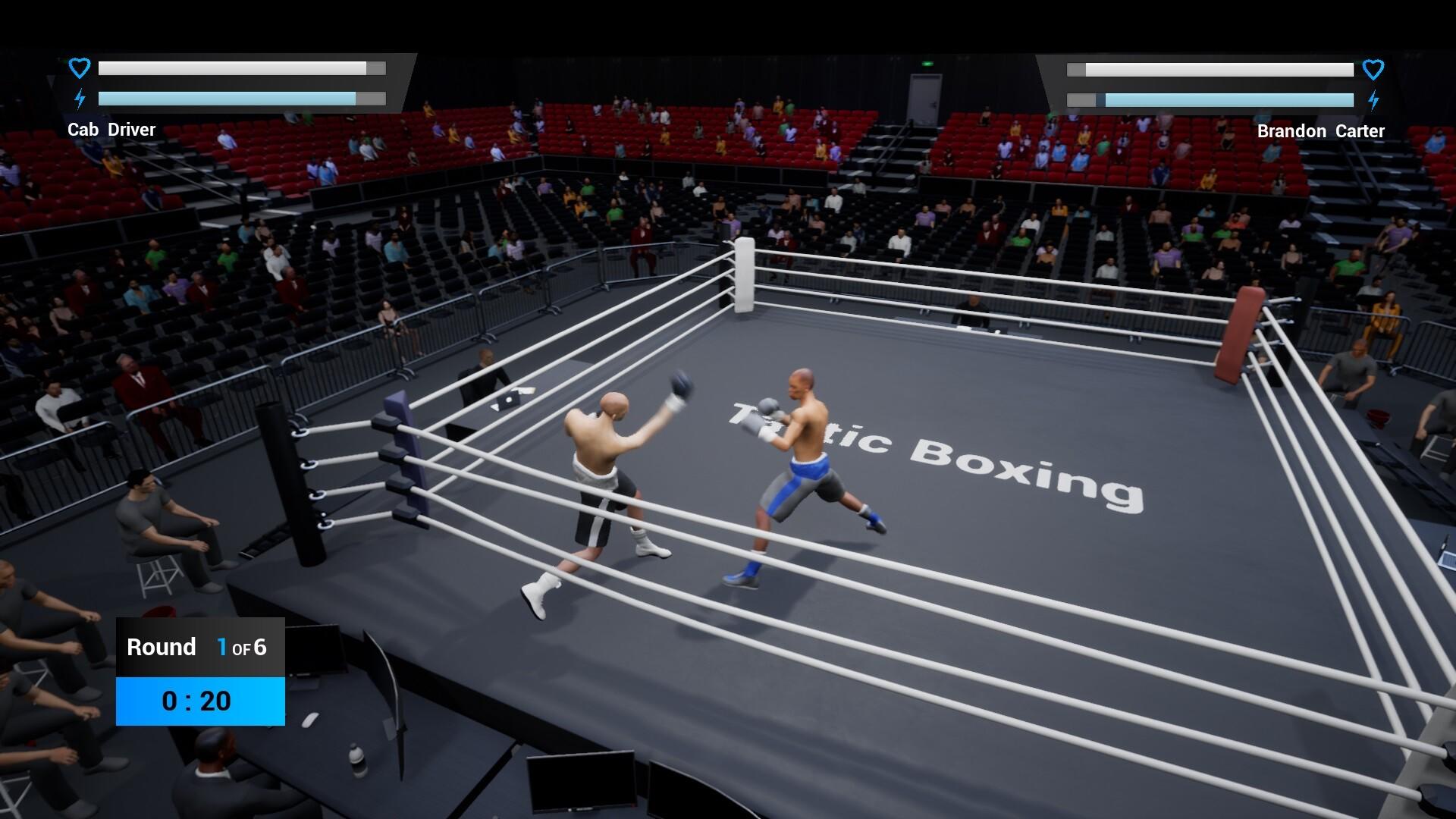
Task: Click Brandon Carter's heart icon
Action: click(1373, 69)
